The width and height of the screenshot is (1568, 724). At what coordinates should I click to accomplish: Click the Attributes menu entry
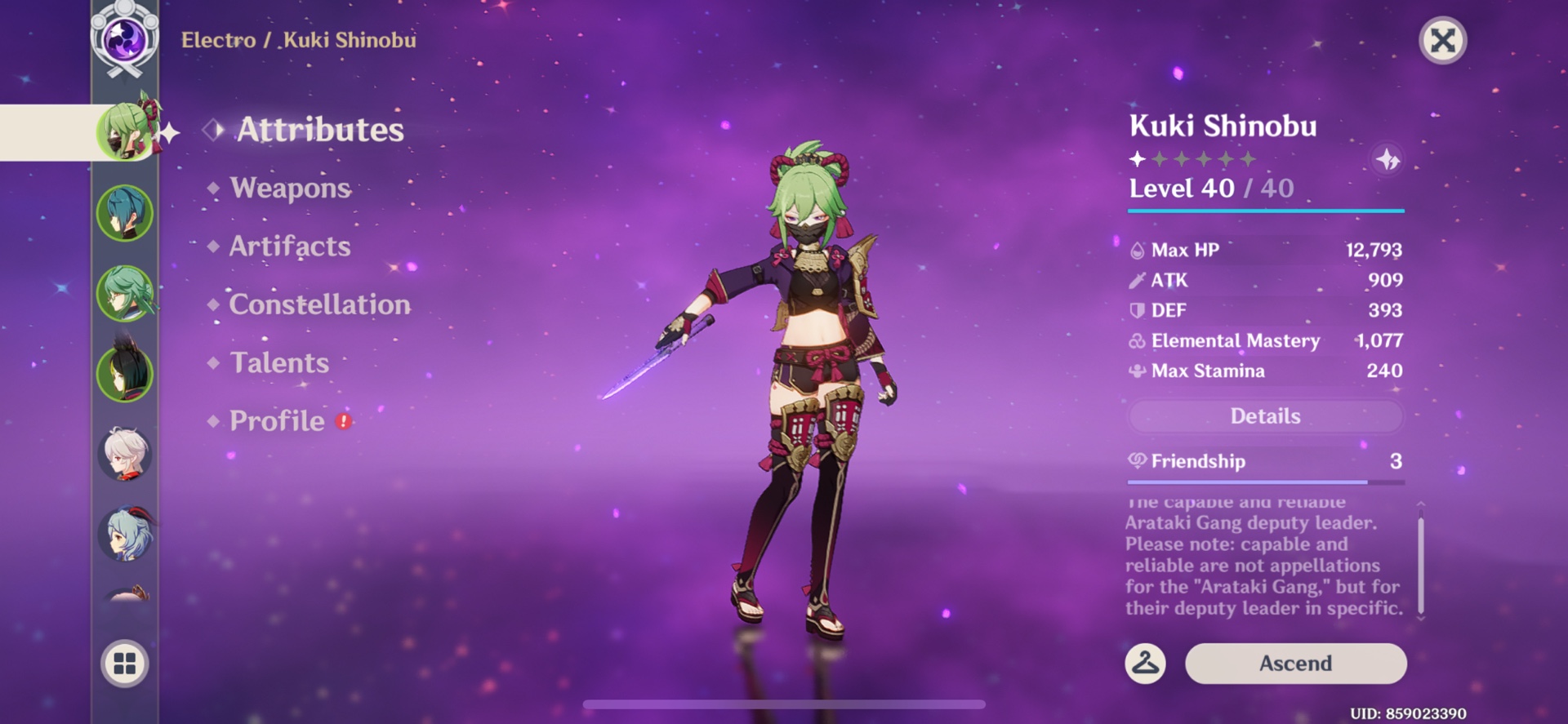click(x=320, y=129)
